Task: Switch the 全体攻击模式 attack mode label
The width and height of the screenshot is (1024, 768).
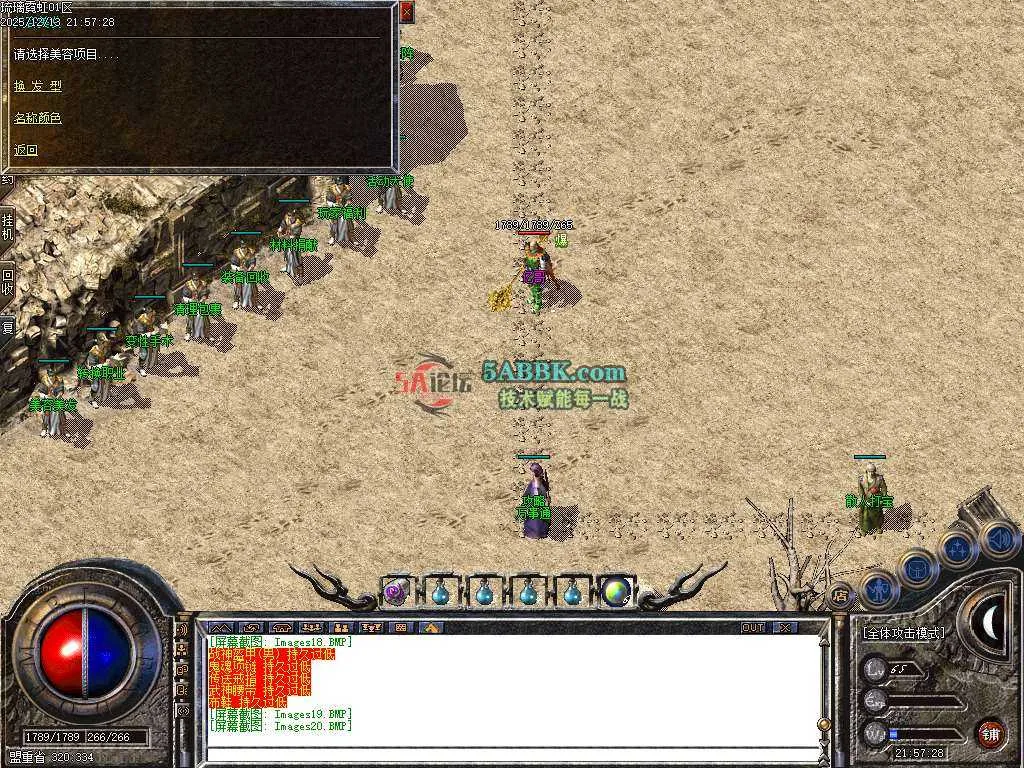Action: pos(903,633)
